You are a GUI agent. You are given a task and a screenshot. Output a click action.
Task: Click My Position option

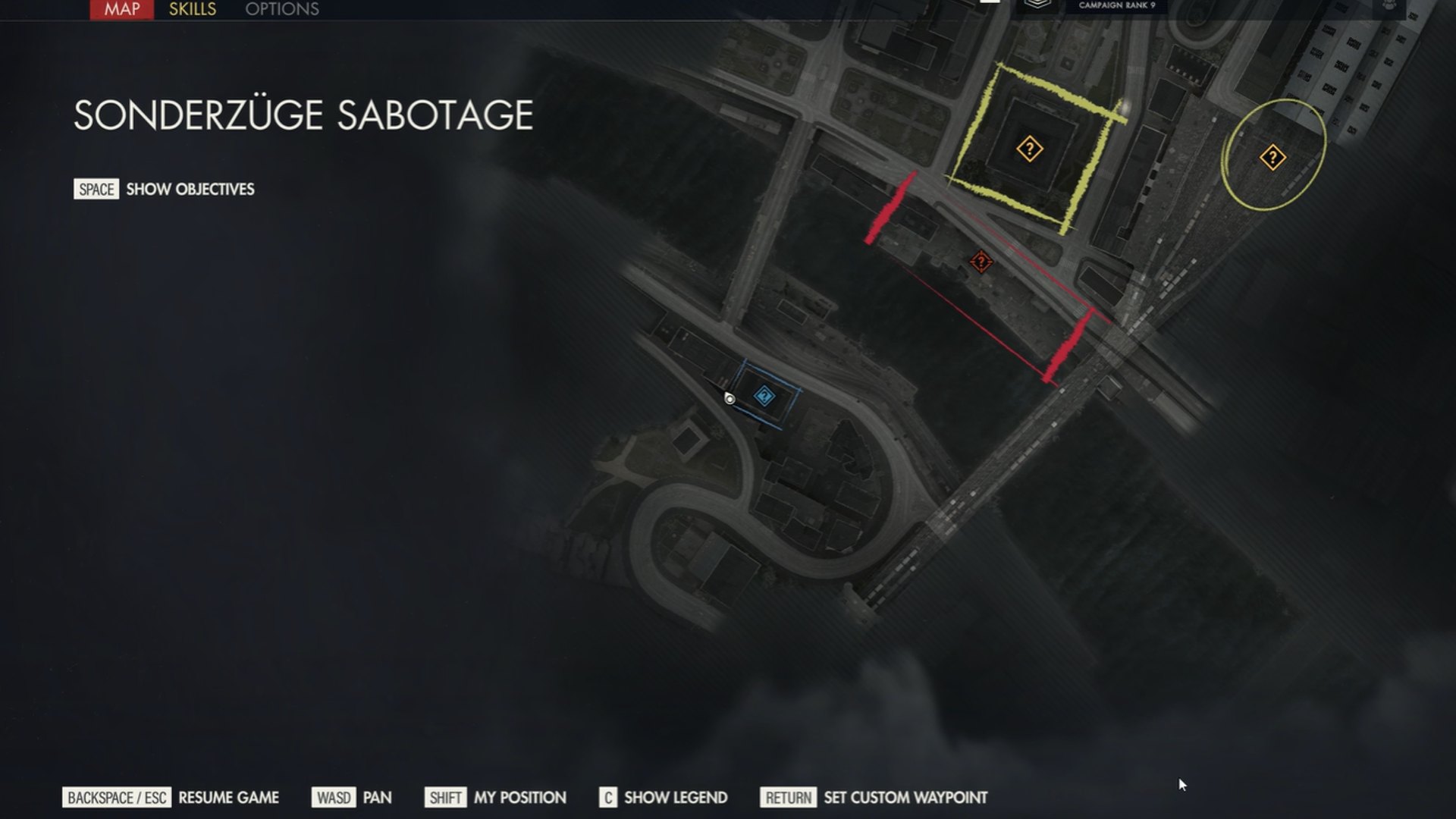pos(519,798)
